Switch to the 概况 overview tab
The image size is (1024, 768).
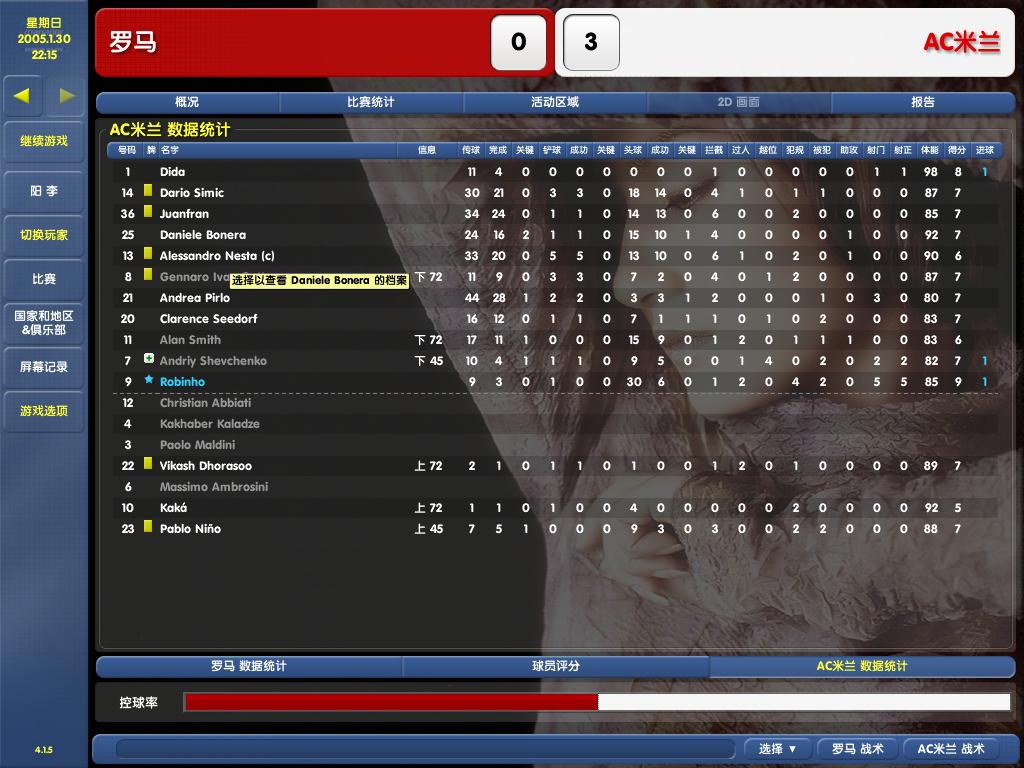pos(187,102)
